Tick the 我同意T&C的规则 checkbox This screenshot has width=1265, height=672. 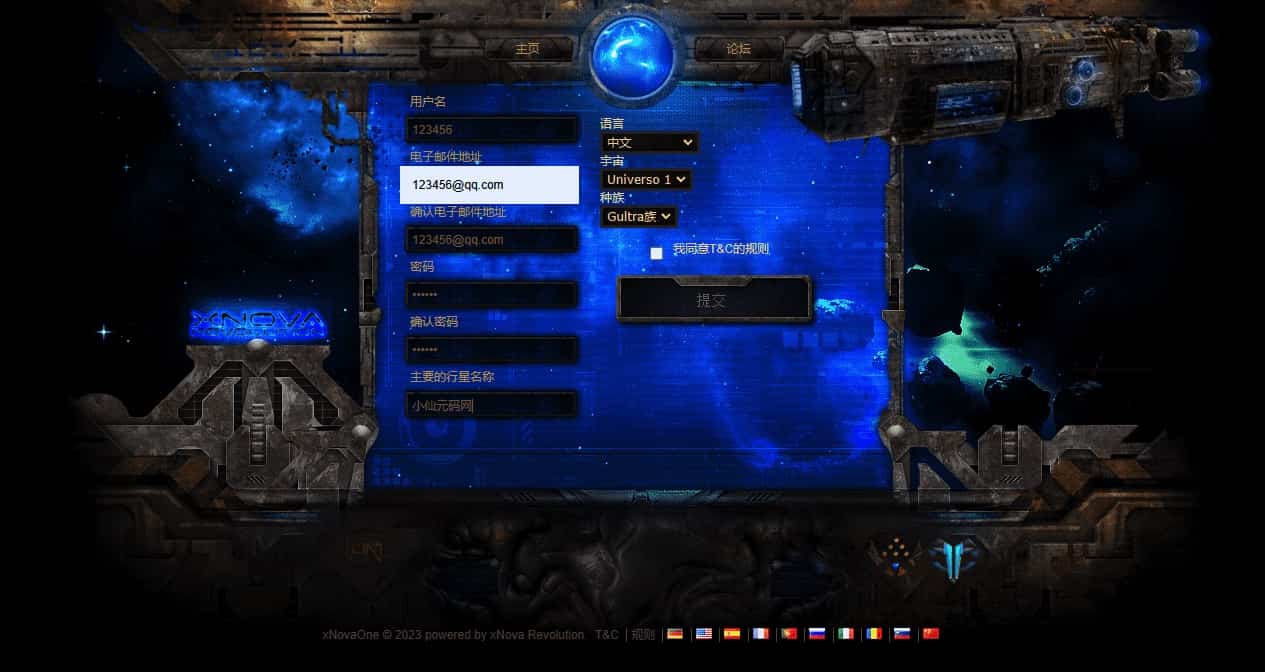click(x=656, y=253)
